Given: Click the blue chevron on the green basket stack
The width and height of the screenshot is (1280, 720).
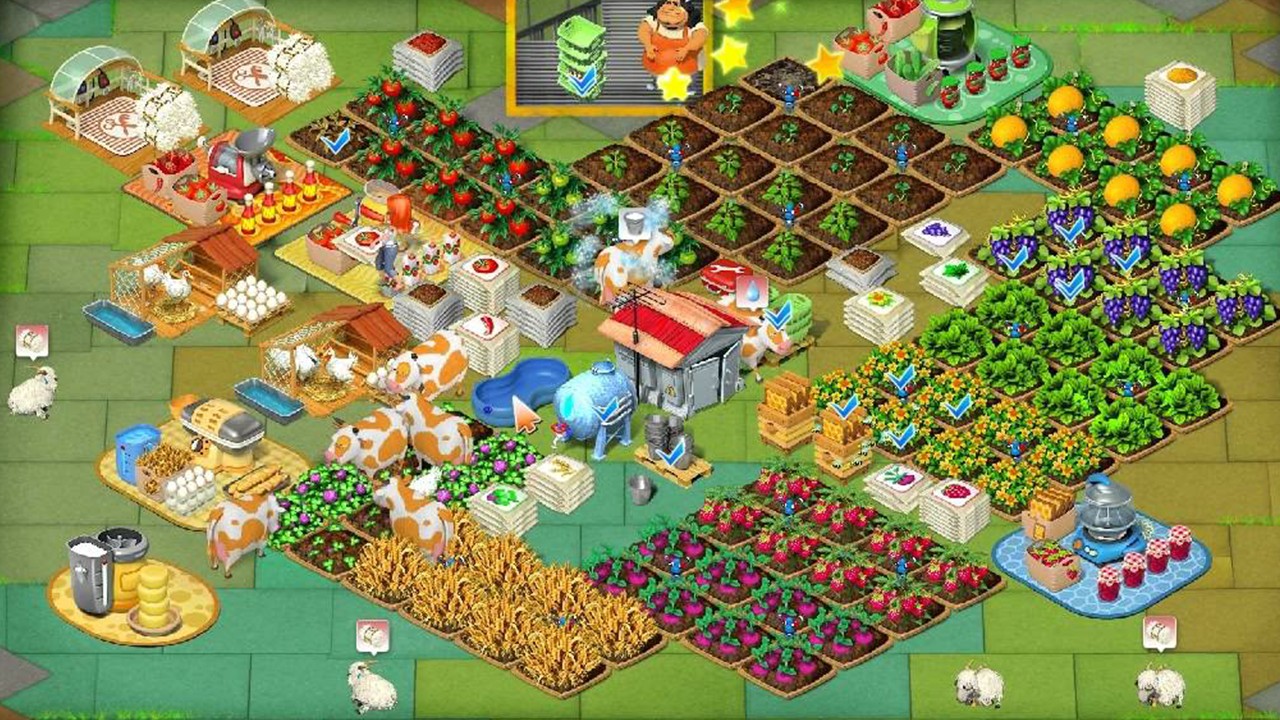Looking at the screenshot, I should point(580,78).
